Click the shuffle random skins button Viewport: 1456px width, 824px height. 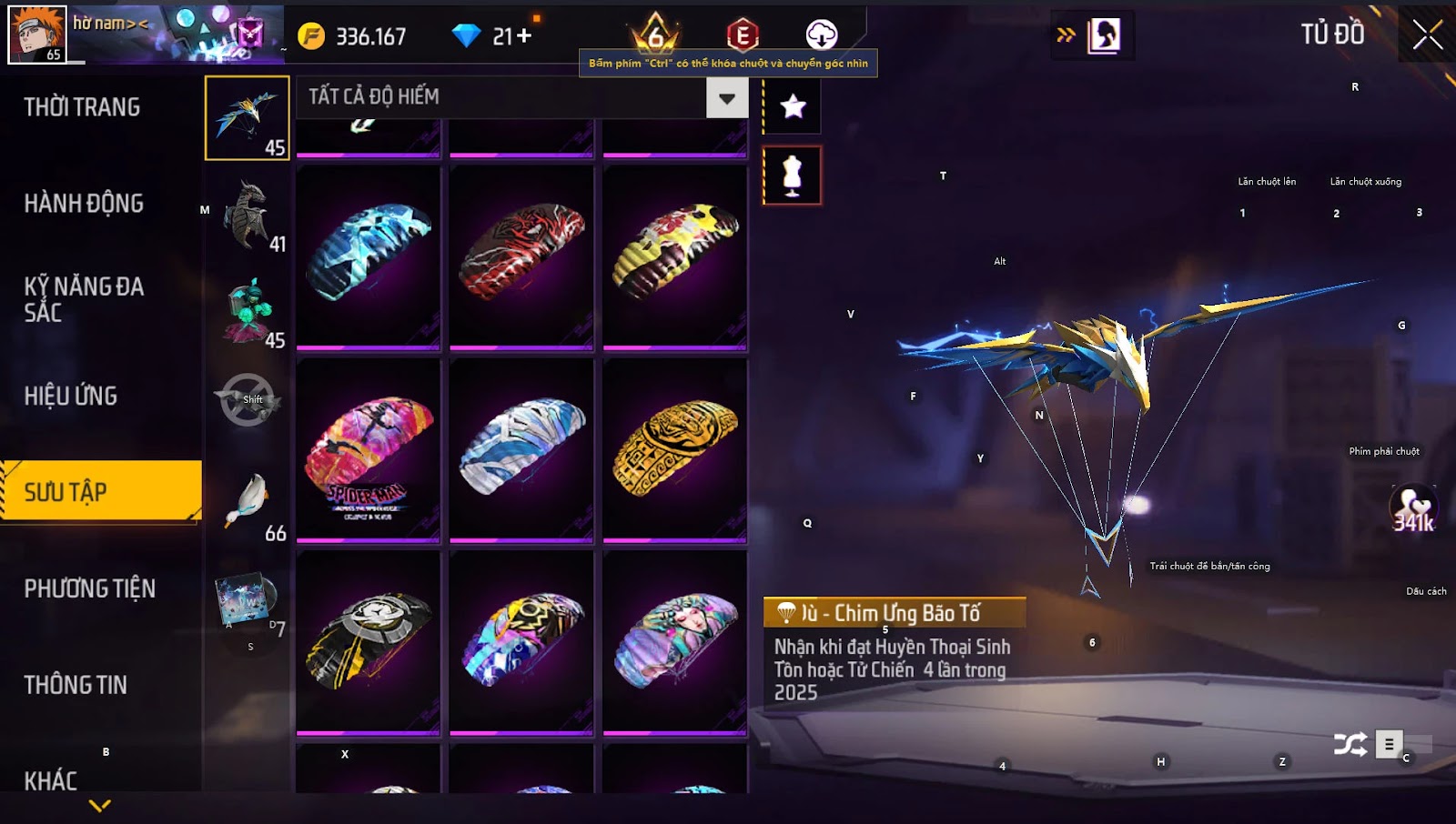[1350, 745]
